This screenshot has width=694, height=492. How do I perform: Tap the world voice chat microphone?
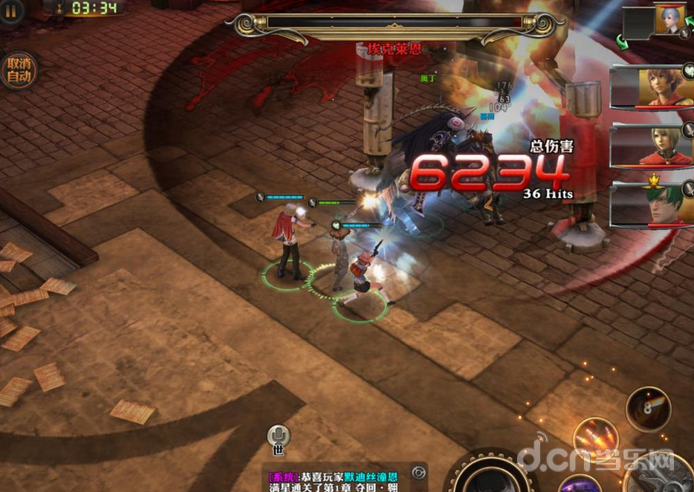(x=279, y=436)
